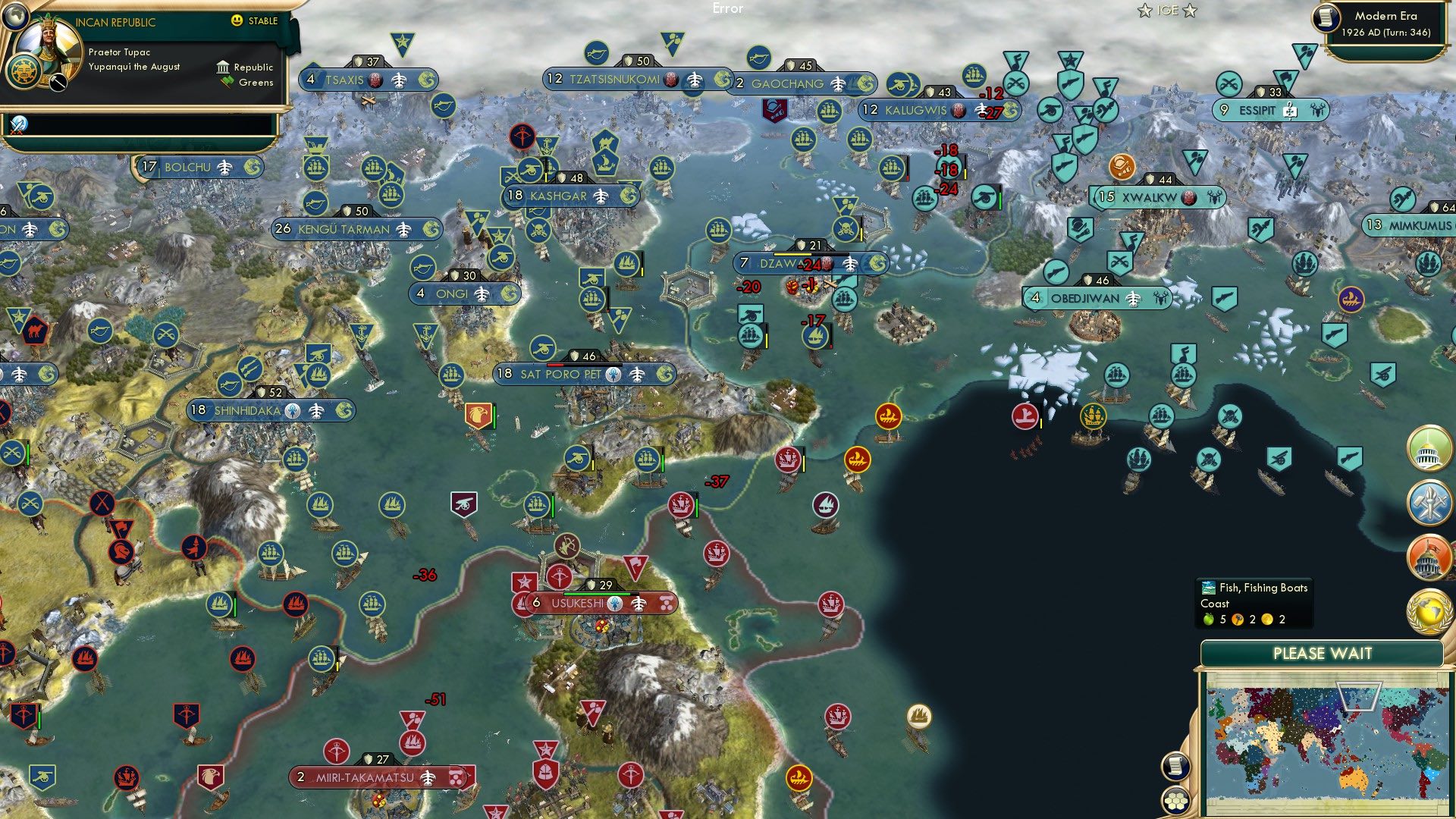Click the star toggle right of IGE
1456x819 pixels.
(x=1188, y=11)
